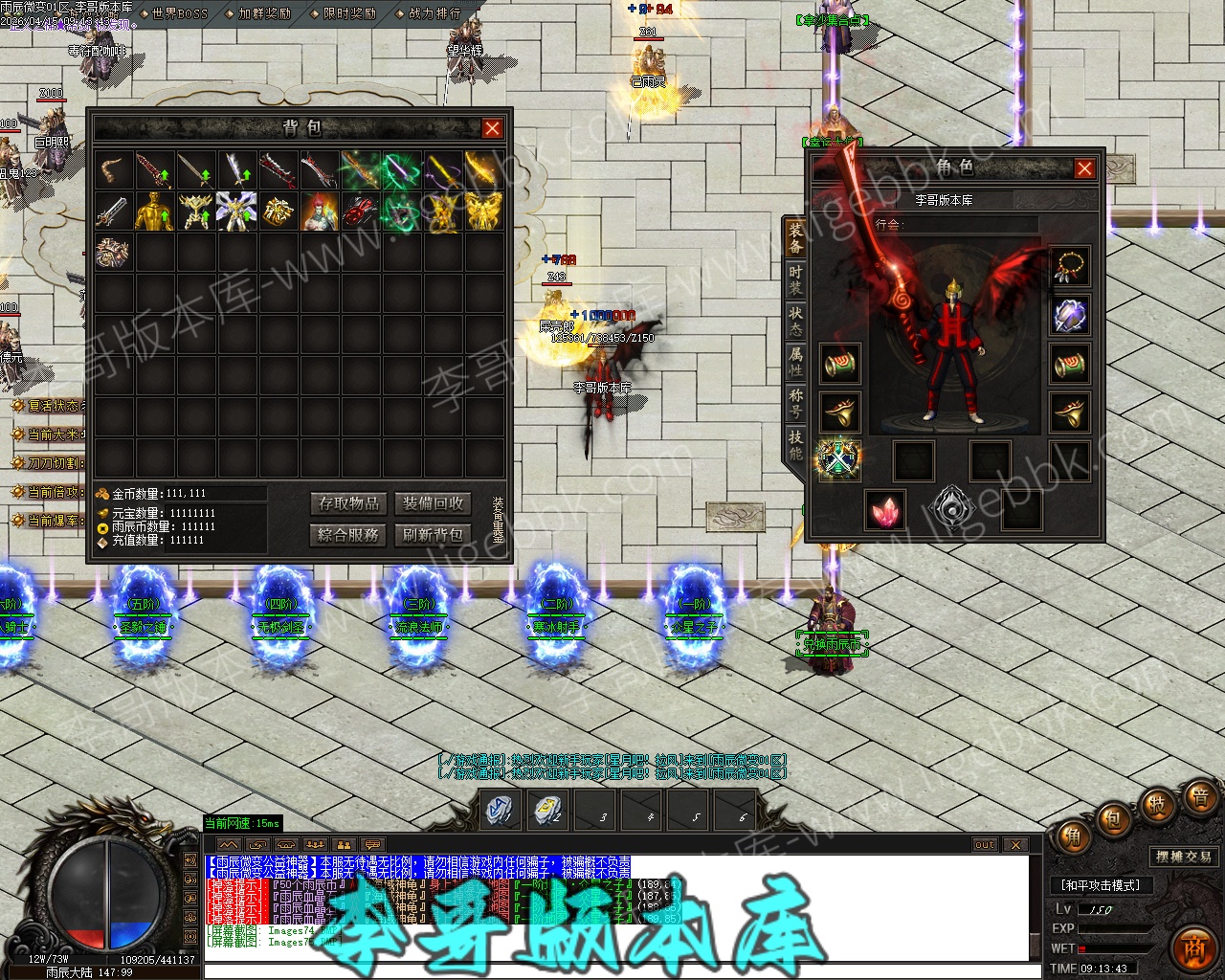
Task: Open the 战力排行 power ranking menu
Action: click(434, 13)
